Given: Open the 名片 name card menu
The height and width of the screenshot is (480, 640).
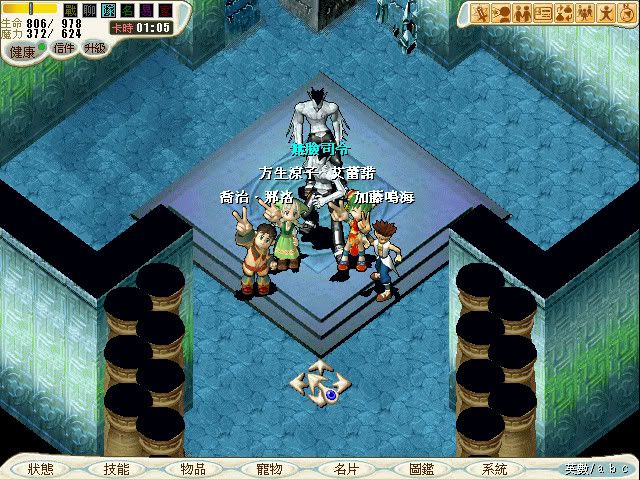Looking at the screenshot, I should 345,468.
